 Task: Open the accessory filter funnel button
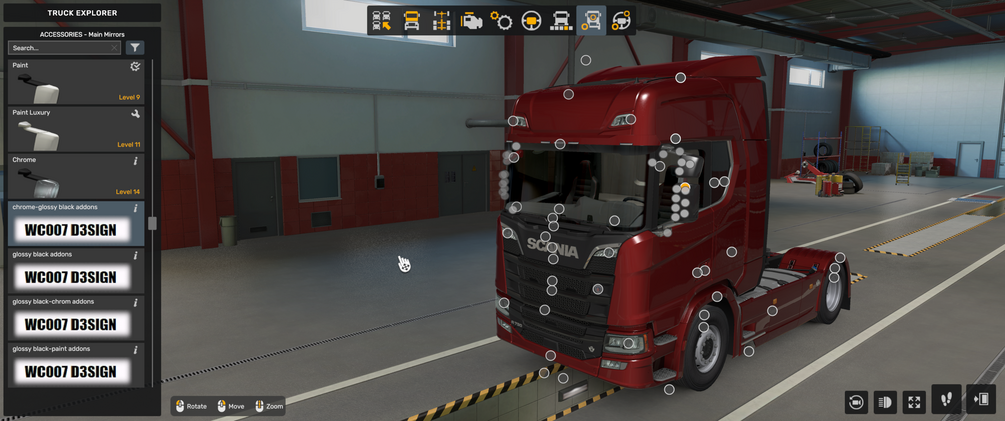pyautogui.click(x=135, y=48)
